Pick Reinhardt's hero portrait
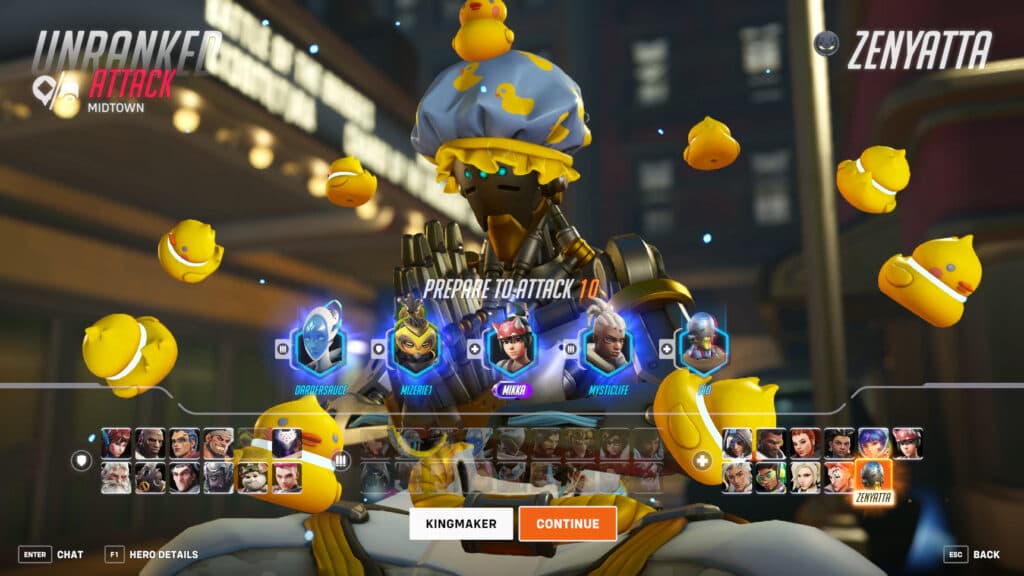The width and height of the screenshot is (1024, 576). [x=116, y=477]
